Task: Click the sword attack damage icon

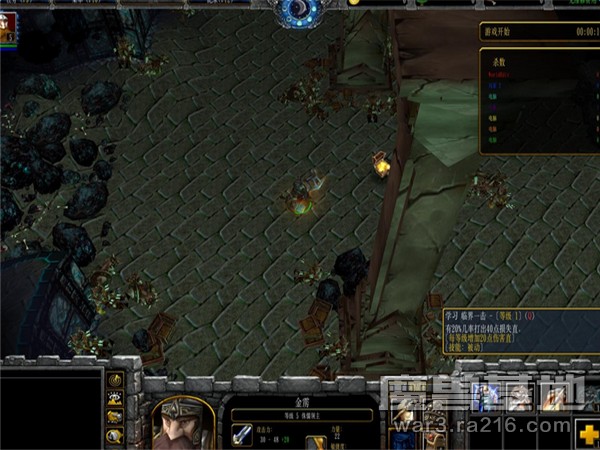Action: click(x=243, y=435)
